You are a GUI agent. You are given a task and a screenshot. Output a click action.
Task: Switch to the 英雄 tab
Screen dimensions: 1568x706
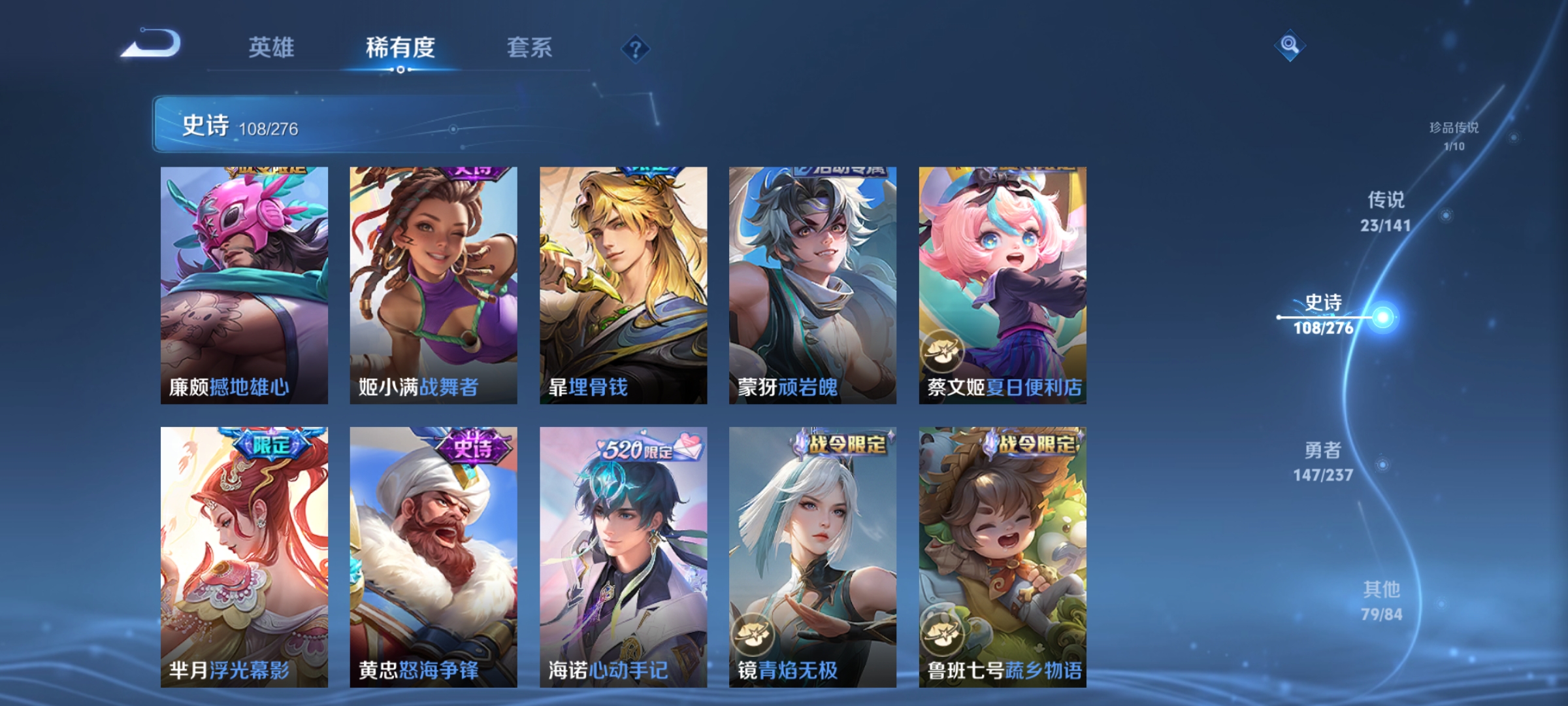pyautogui.click(x=271, y=48)
